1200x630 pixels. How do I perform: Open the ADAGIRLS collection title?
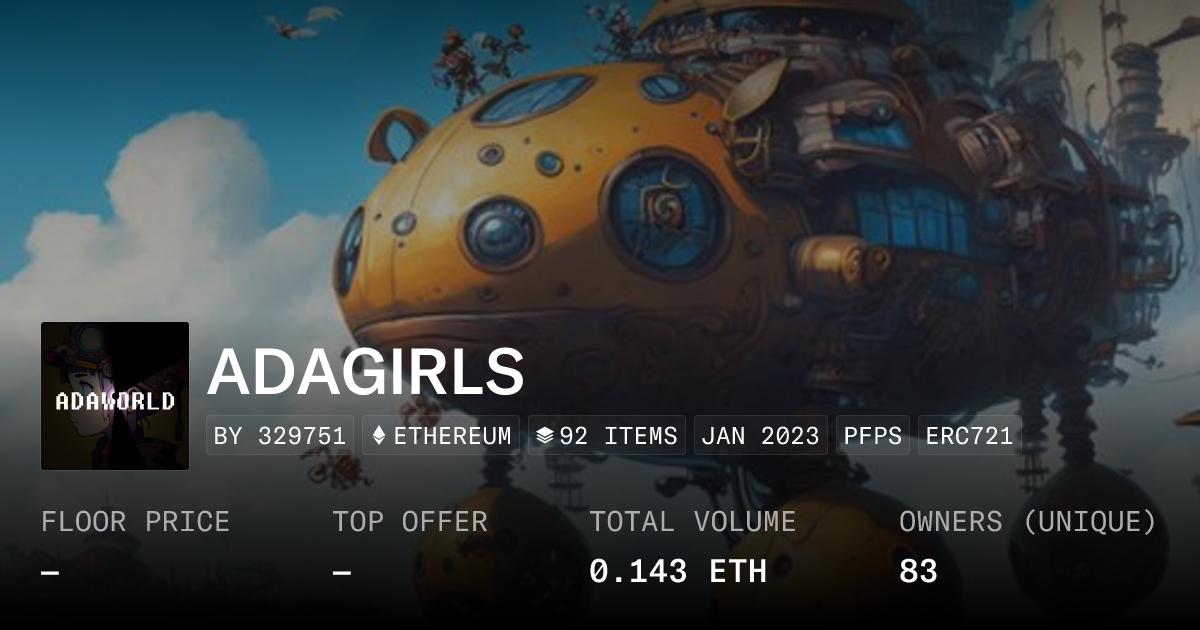[366, 373]
